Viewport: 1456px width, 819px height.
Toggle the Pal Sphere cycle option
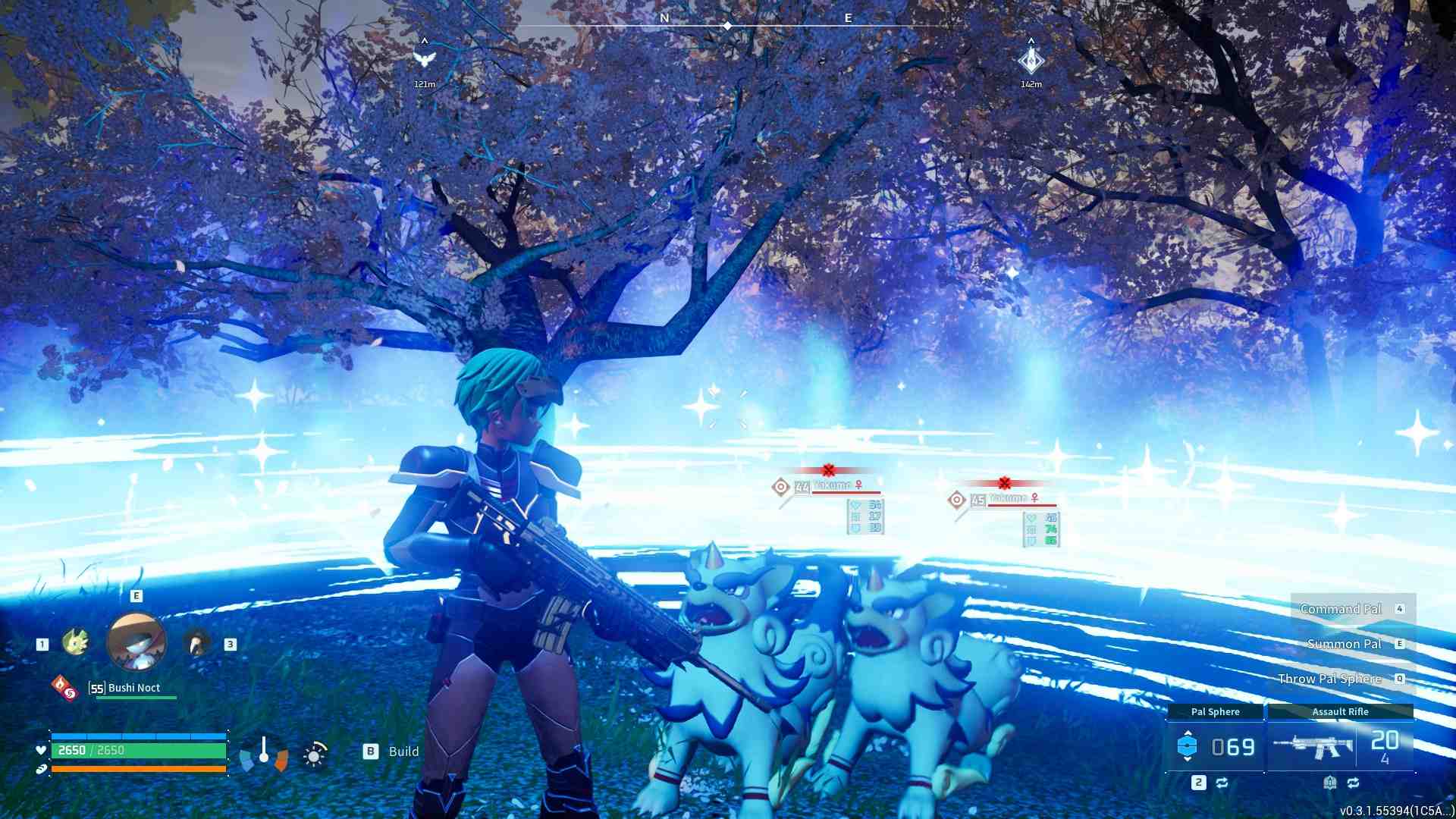(1222, 783)
